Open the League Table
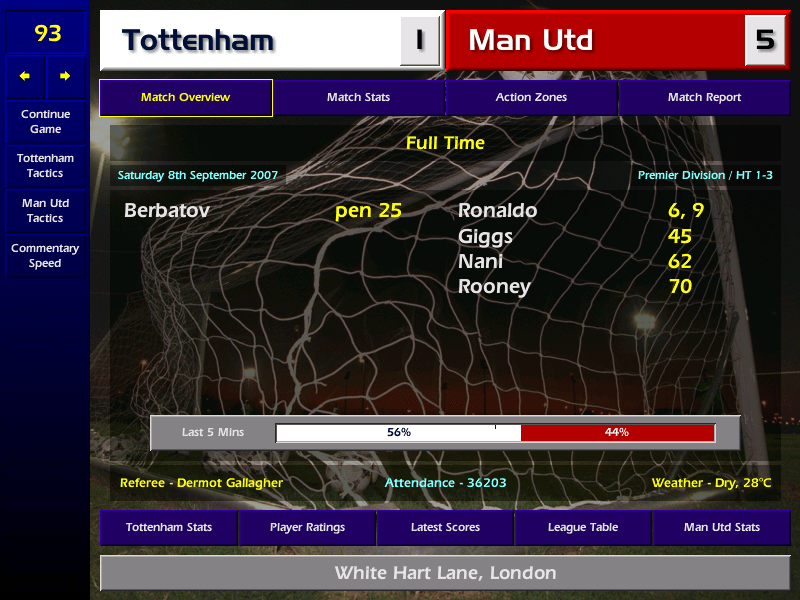 tap(583, 527)
